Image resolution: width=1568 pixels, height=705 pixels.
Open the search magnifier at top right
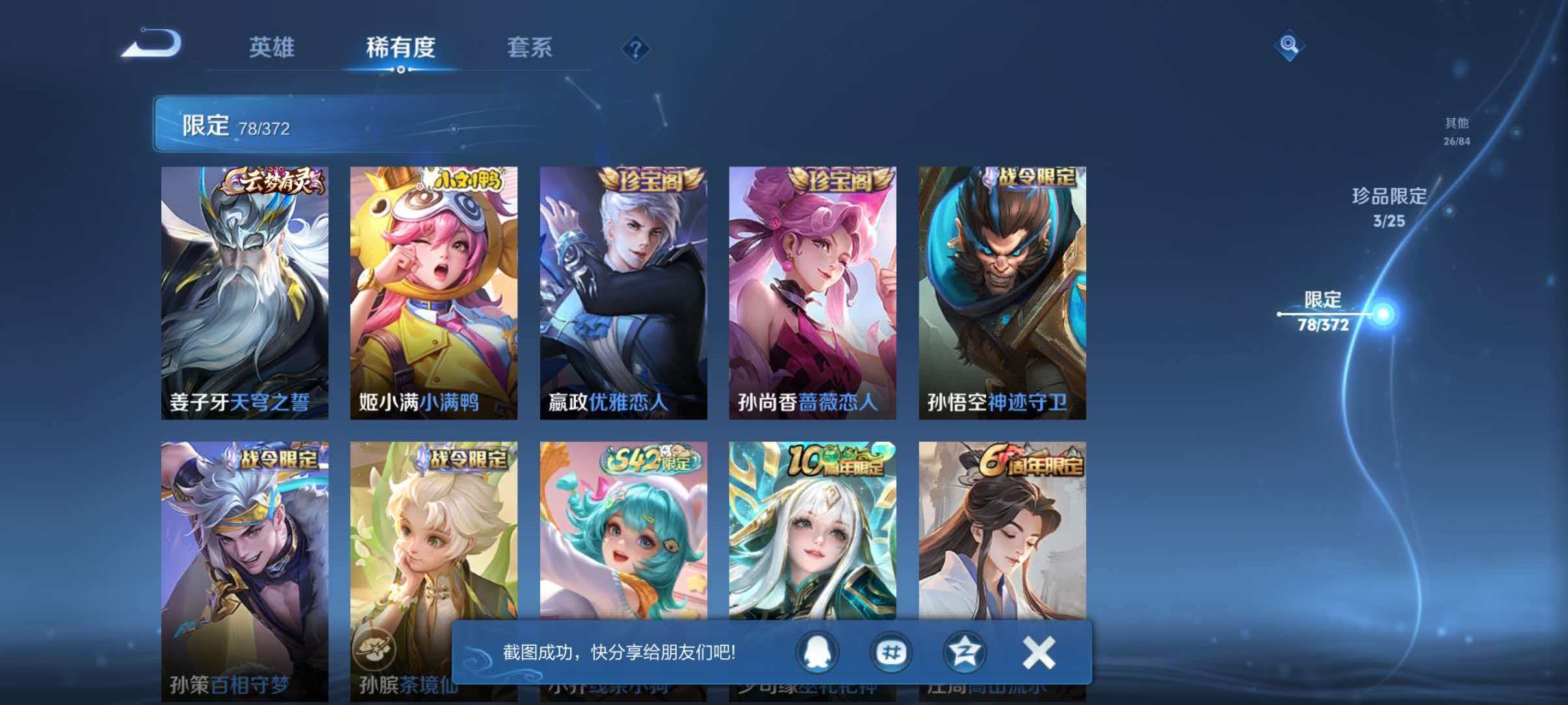click(x=1291, y=45)
